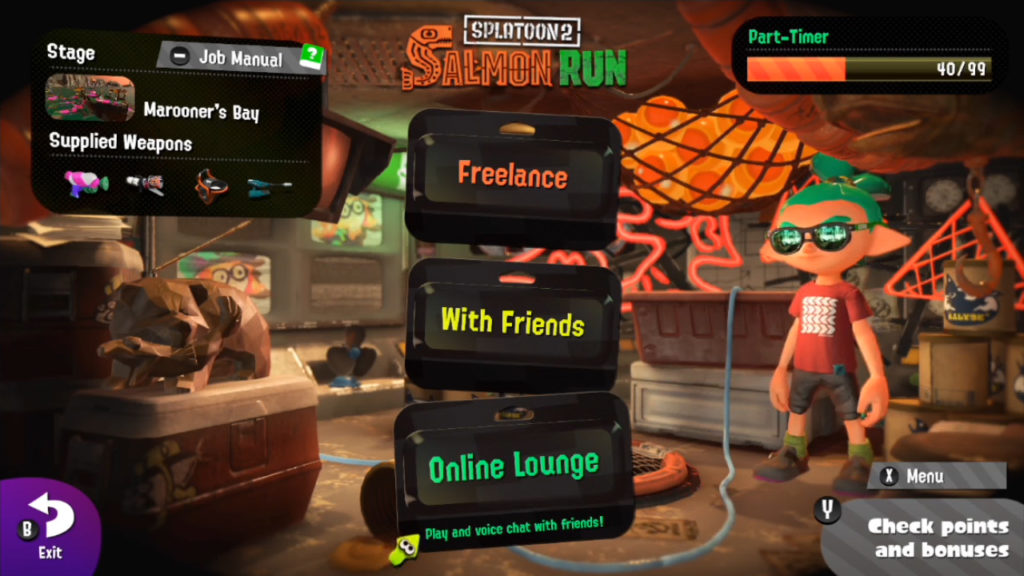The image size is (1024, 576).
Task: Choose the Freelance mode
Action: click(512, 176)
